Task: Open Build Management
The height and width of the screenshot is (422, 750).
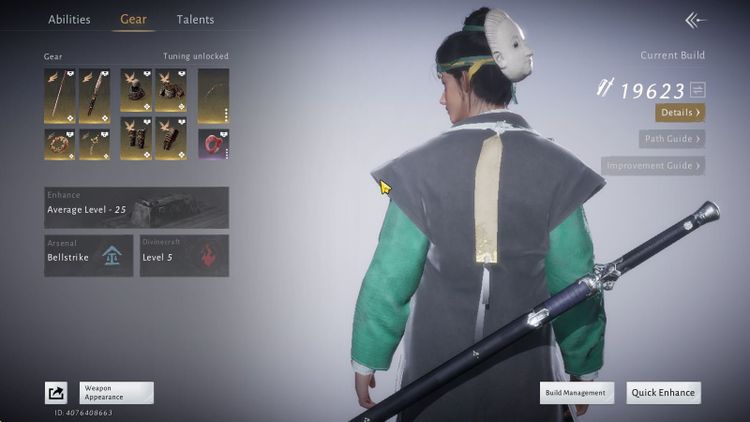Action: (577, 393)
